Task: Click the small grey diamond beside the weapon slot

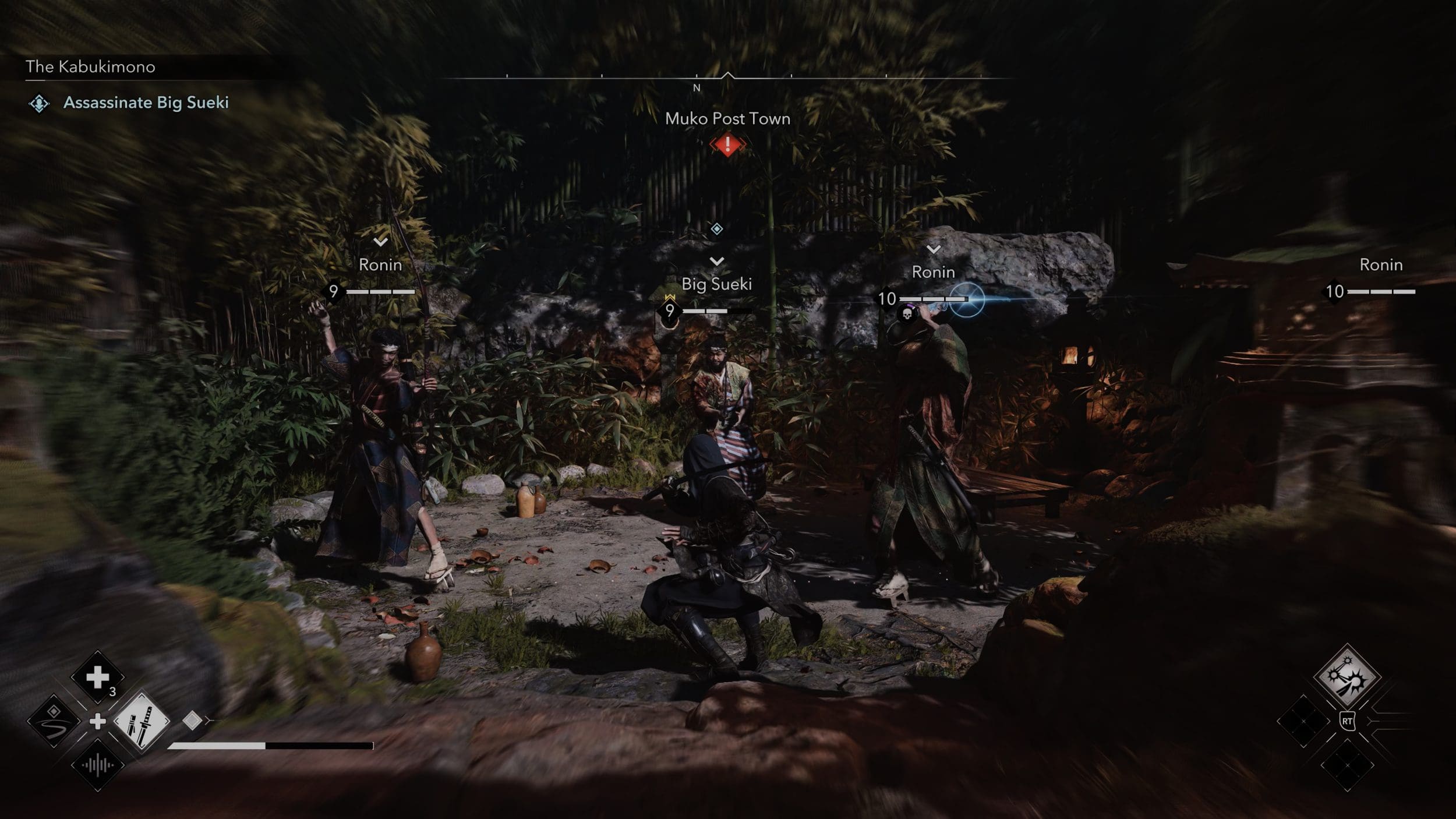Action: [x=192, y=721]
